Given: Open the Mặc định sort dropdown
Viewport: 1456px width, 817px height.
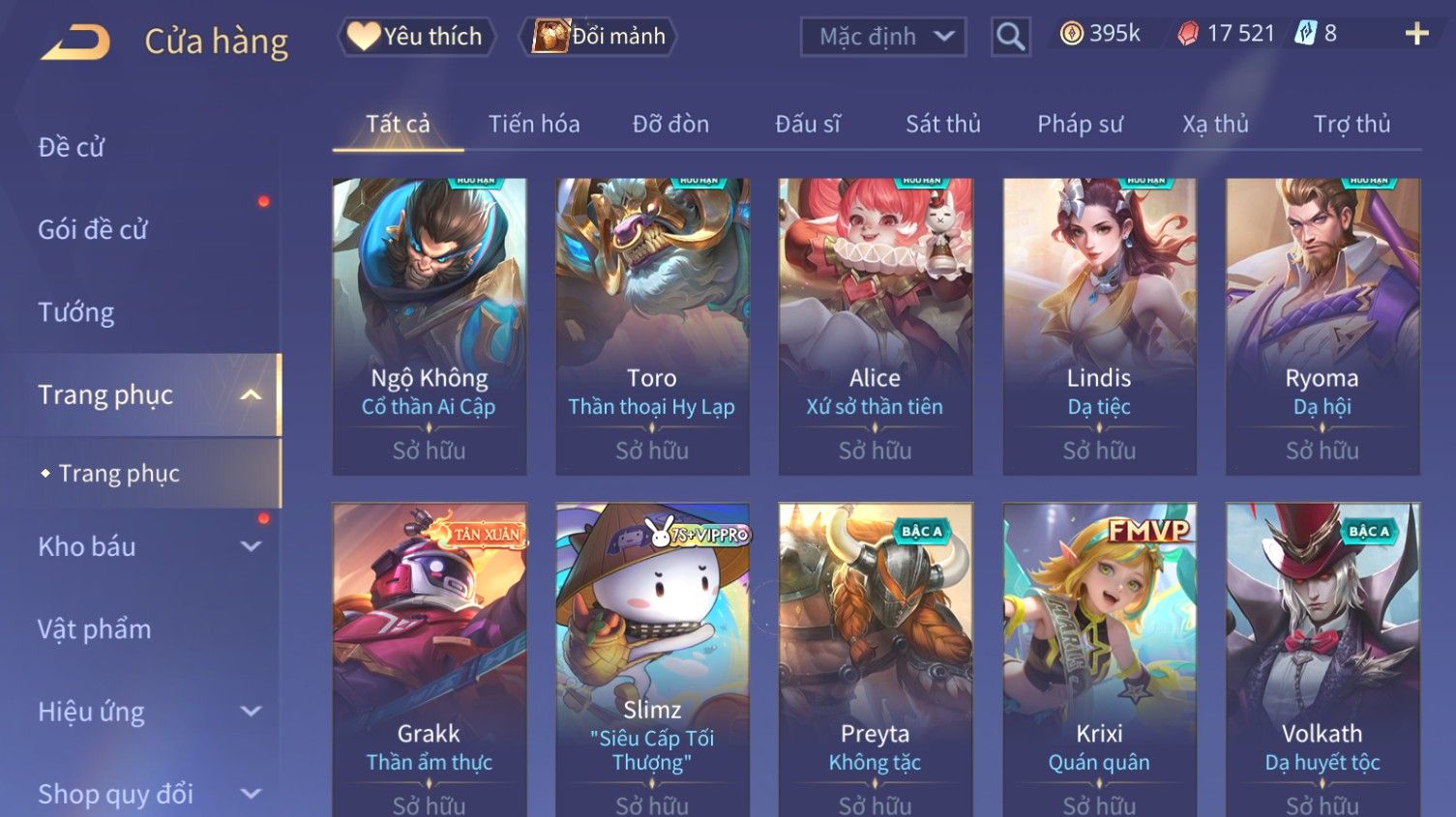Looking at the screenshot, I should coord(883,37).
